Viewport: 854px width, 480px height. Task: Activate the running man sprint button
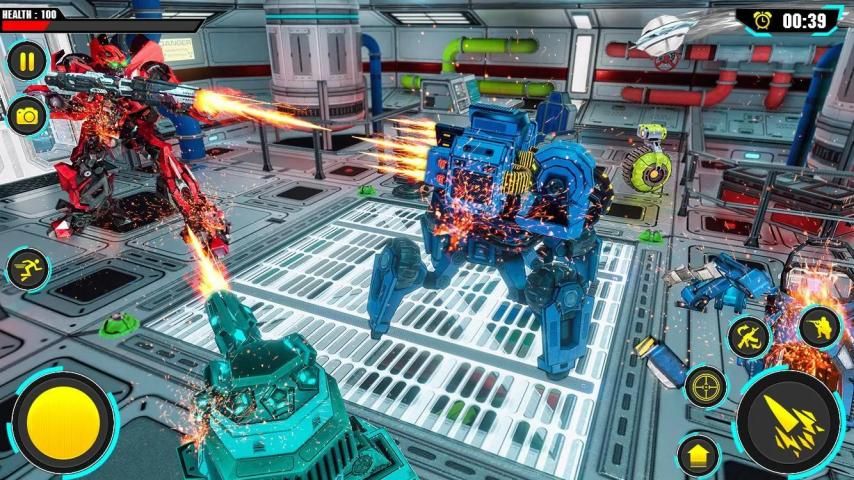tap(26, 269)
